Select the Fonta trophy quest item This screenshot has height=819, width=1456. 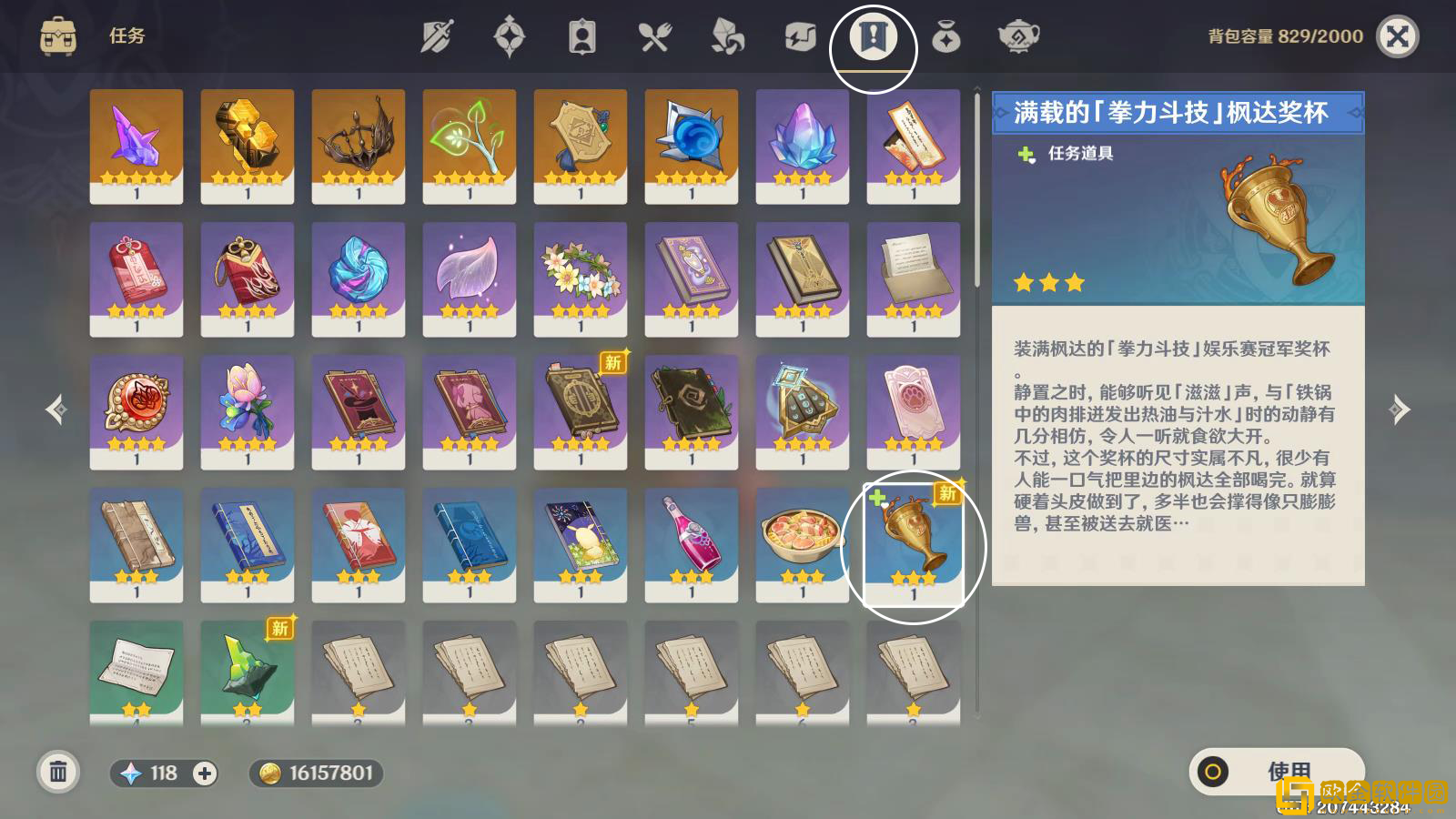(913, 541)
